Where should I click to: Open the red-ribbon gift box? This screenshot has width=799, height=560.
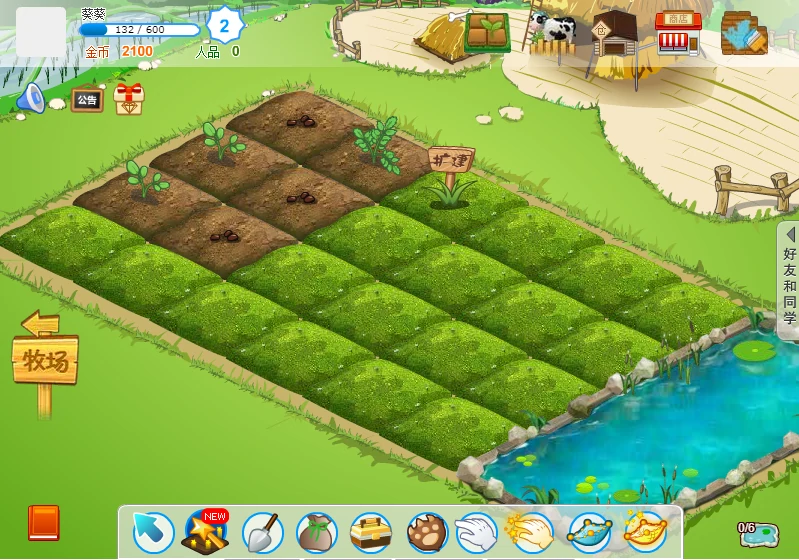tap(128, 98)
